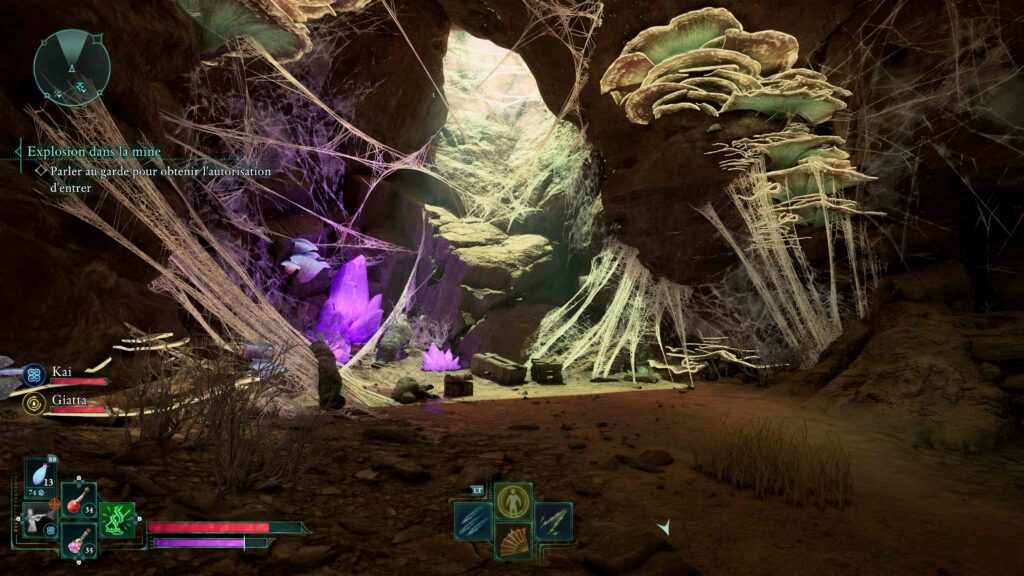The height and width of the screenshot is (576, 1024).
Task: Select the "Explosion dans la mine" quest tracker
Action: point(94,152)
